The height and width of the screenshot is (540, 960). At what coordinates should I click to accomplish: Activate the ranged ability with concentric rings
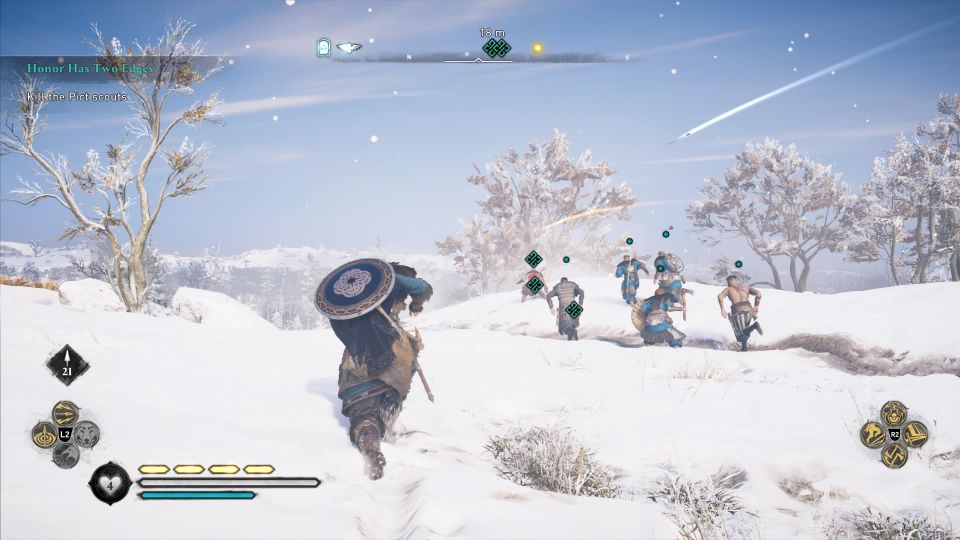pos(45,435)
